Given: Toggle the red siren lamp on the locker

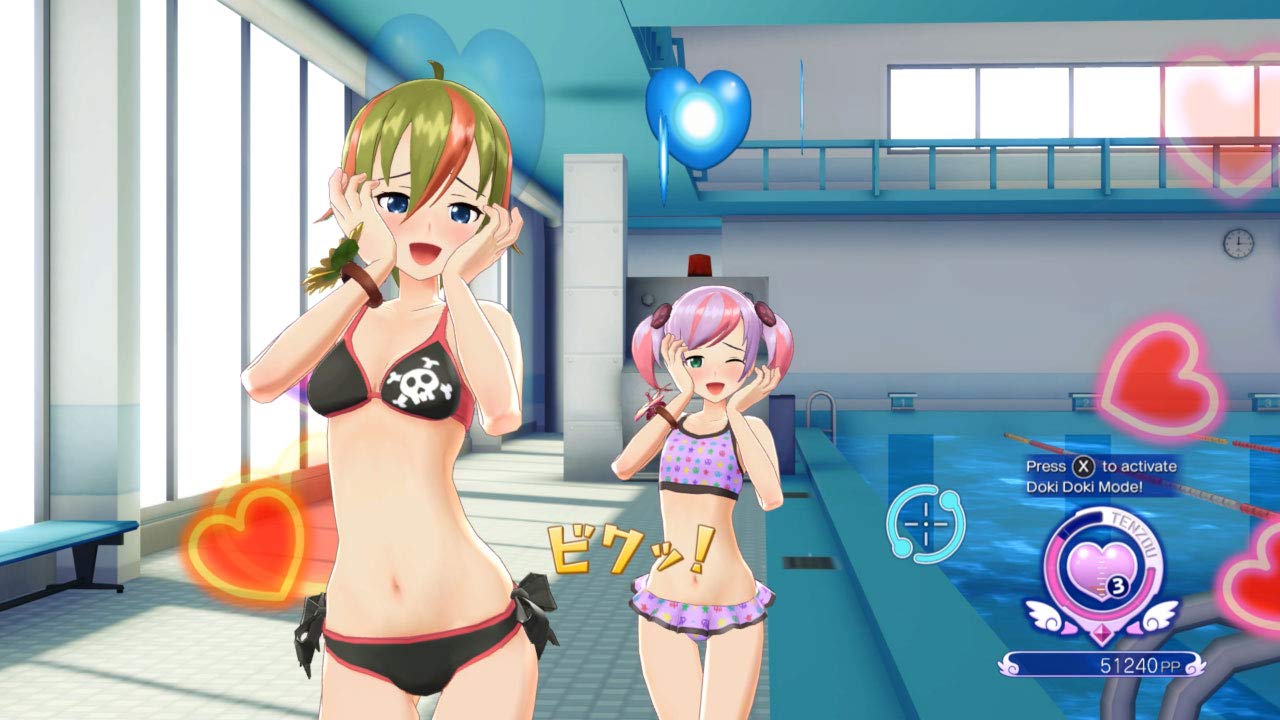Looking at the screenshot, I should [x=699, y=262].
